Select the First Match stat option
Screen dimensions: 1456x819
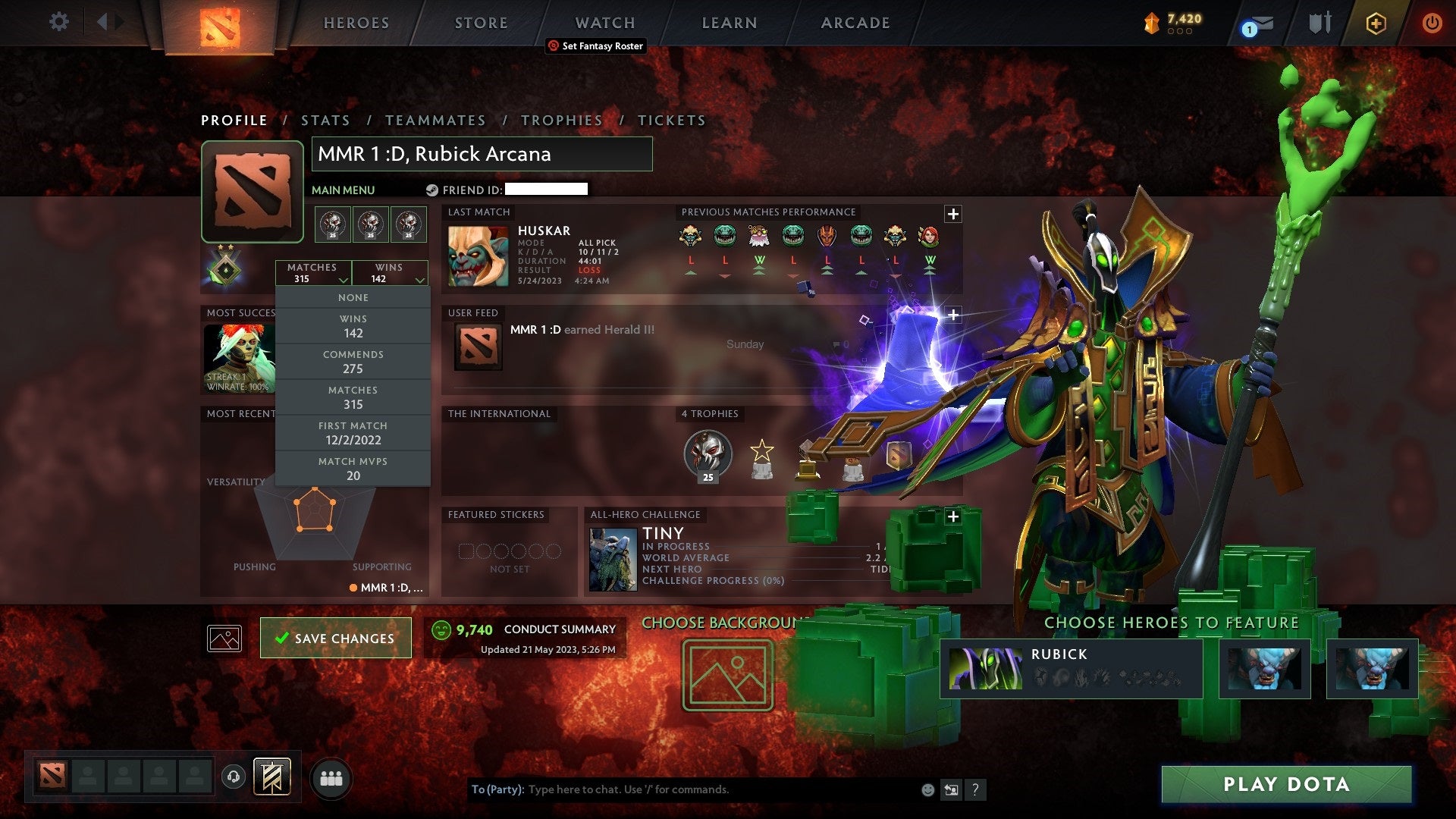(x=353, y=433)
